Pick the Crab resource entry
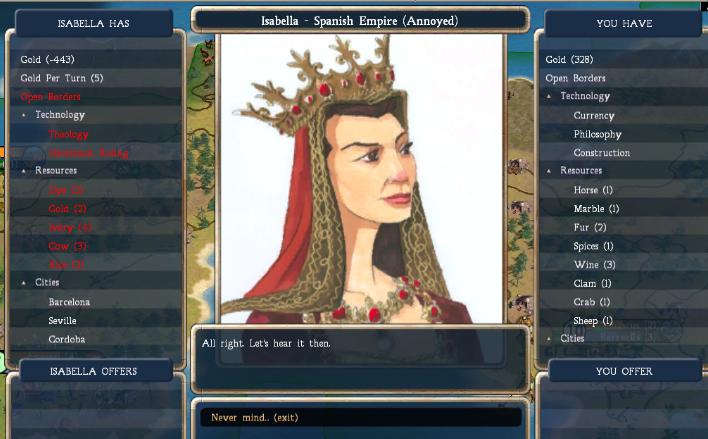 [x=592, y=302]
